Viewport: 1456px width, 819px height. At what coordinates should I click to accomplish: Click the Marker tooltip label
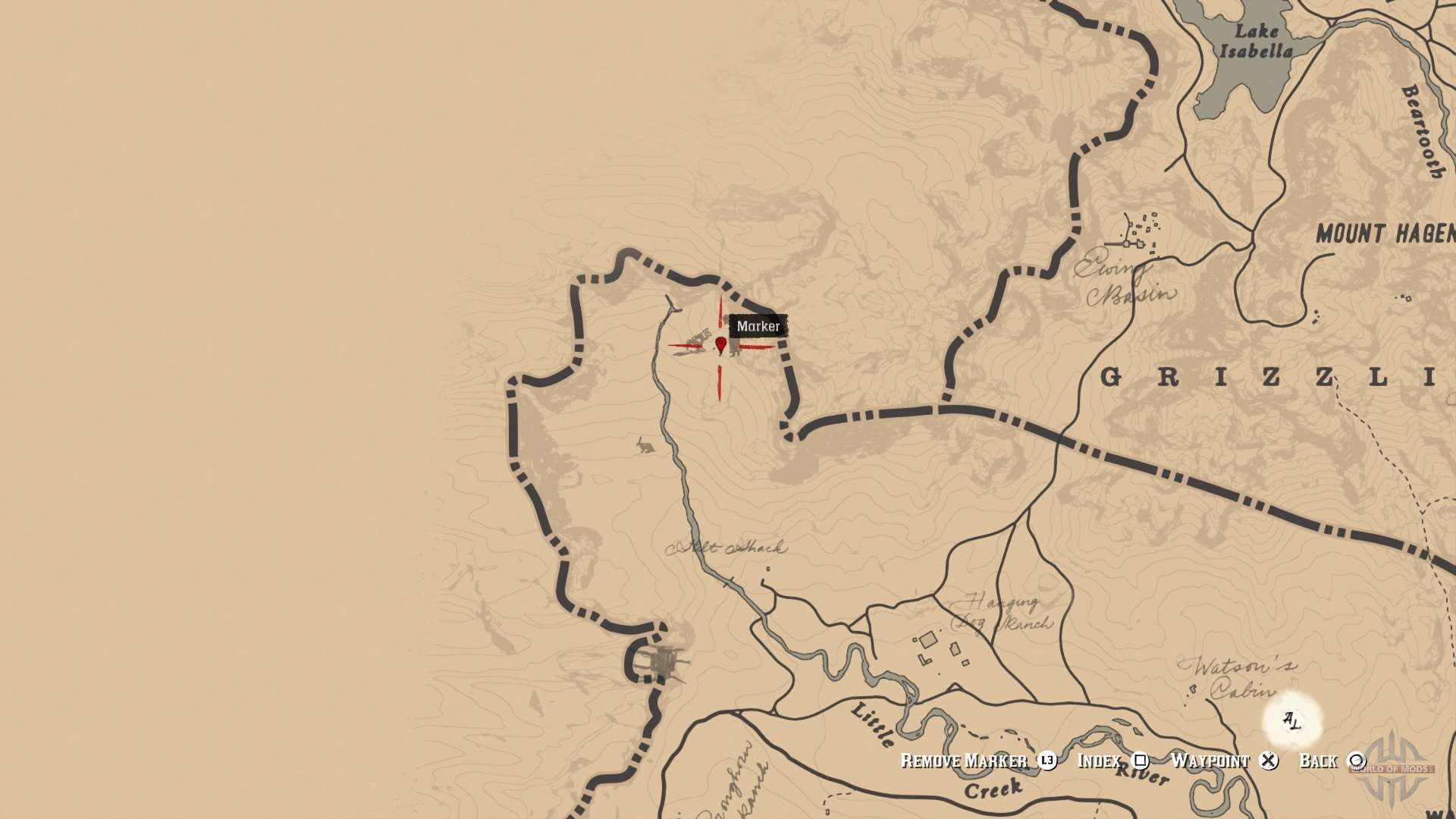[758, 326]
